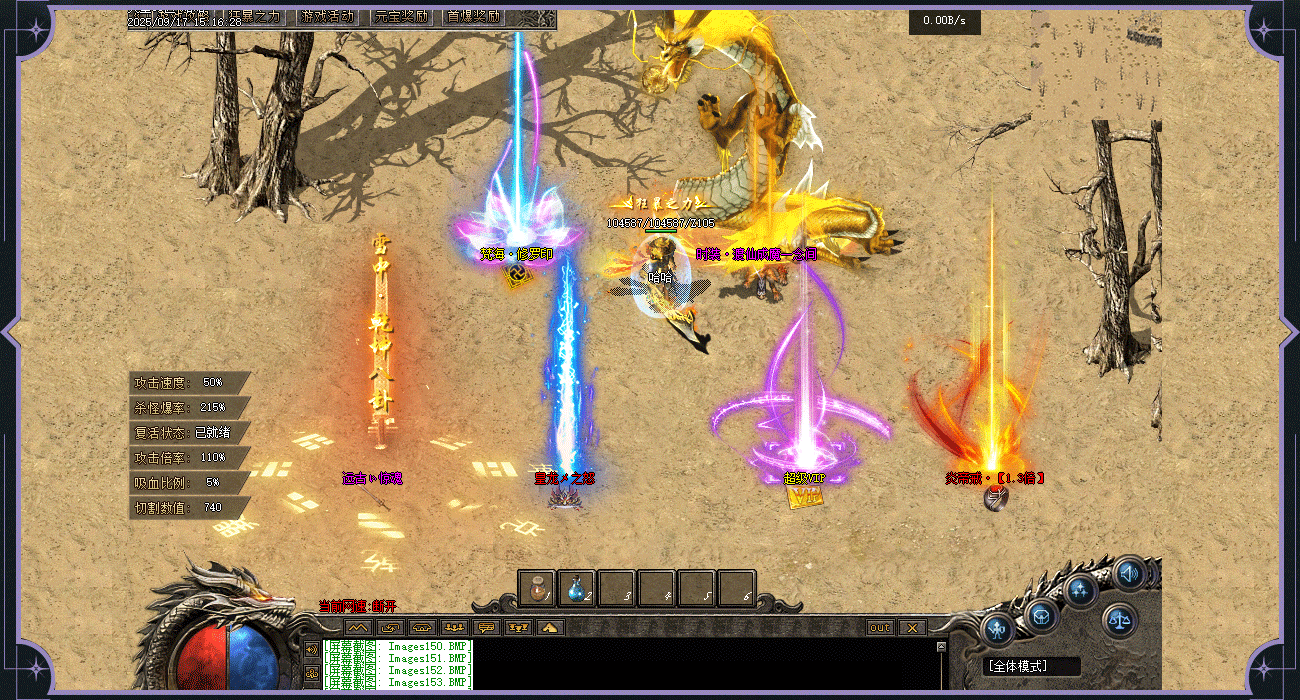The height and width of the screenshot is (700, 1300).
Task: Use the brown jar in hotbar slot 1
Action: click(537, 588)
